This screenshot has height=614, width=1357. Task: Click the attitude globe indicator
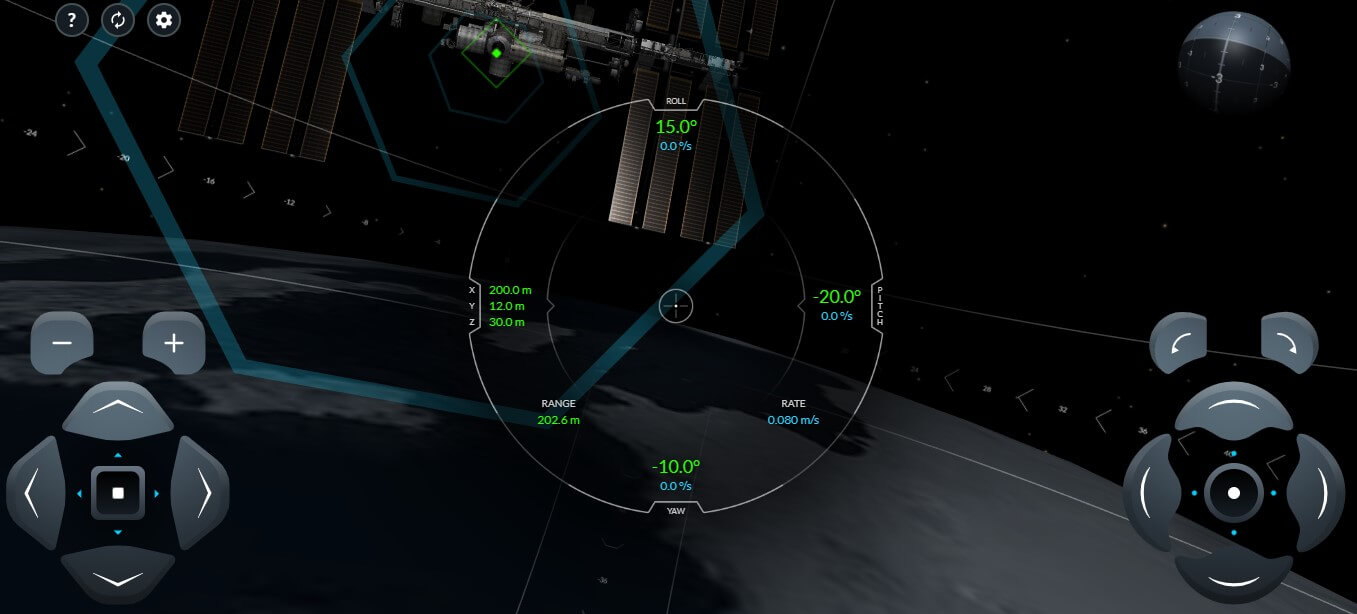(x=1233, y=58)
